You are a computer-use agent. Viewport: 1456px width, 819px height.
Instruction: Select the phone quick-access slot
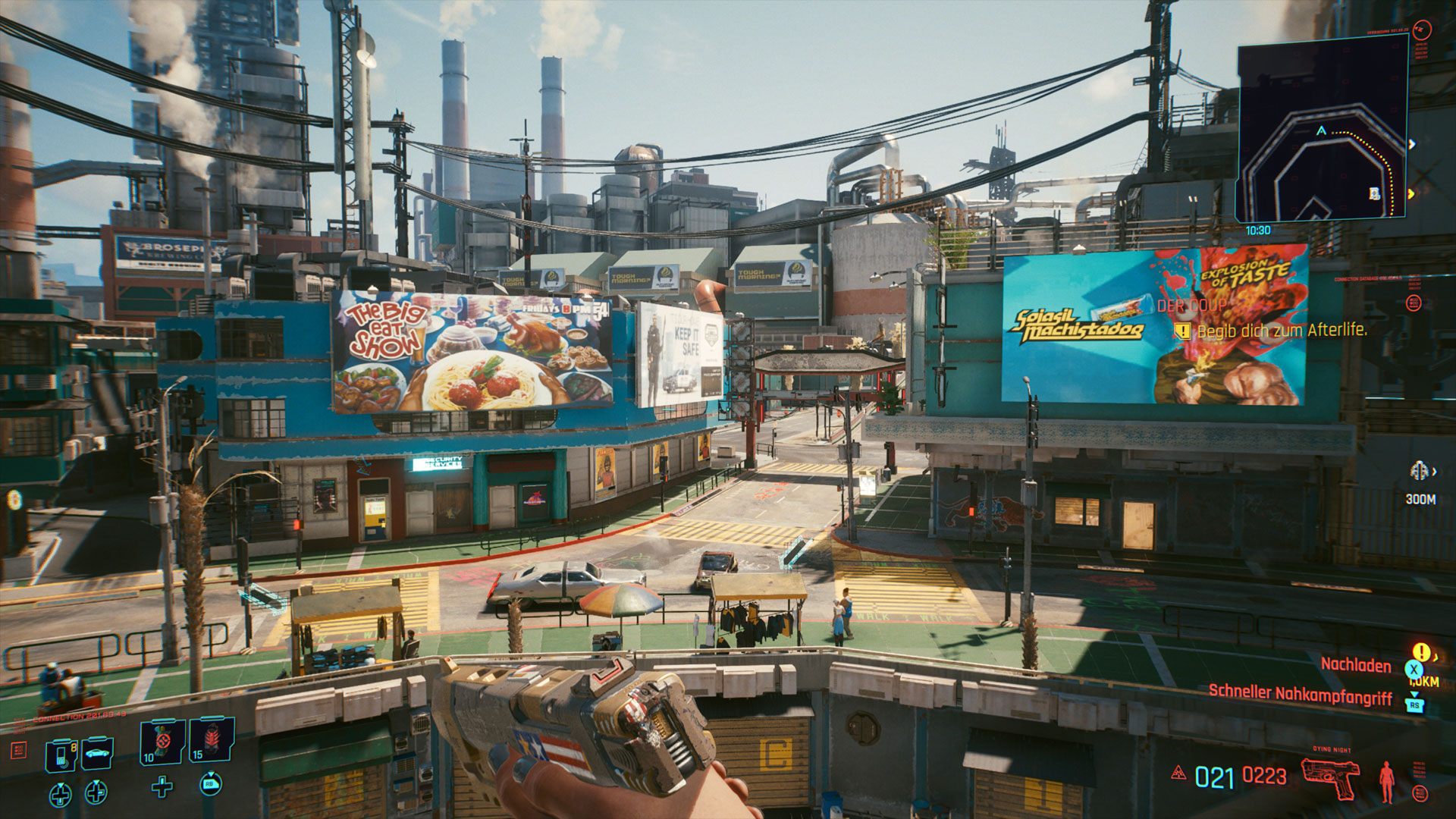click(61, 754)
